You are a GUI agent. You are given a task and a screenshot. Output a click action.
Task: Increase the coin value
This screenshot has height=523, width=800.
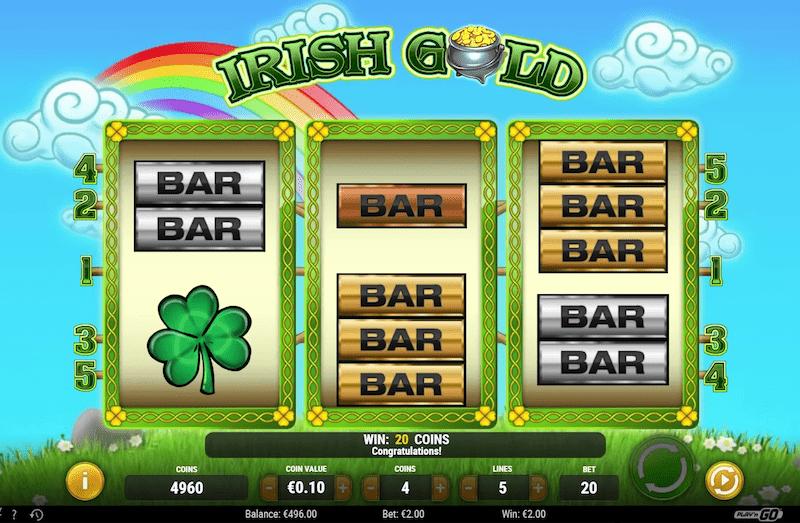tap(342, 487)
